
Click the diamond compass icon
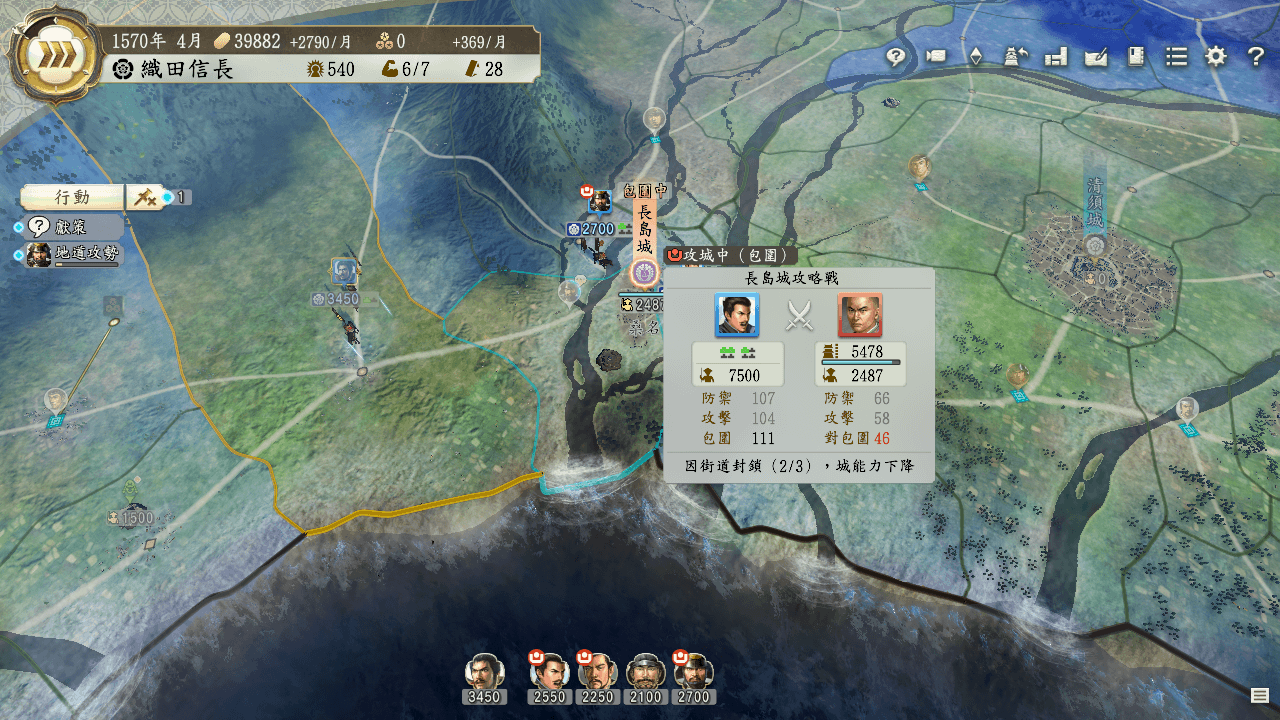[976, 57]
